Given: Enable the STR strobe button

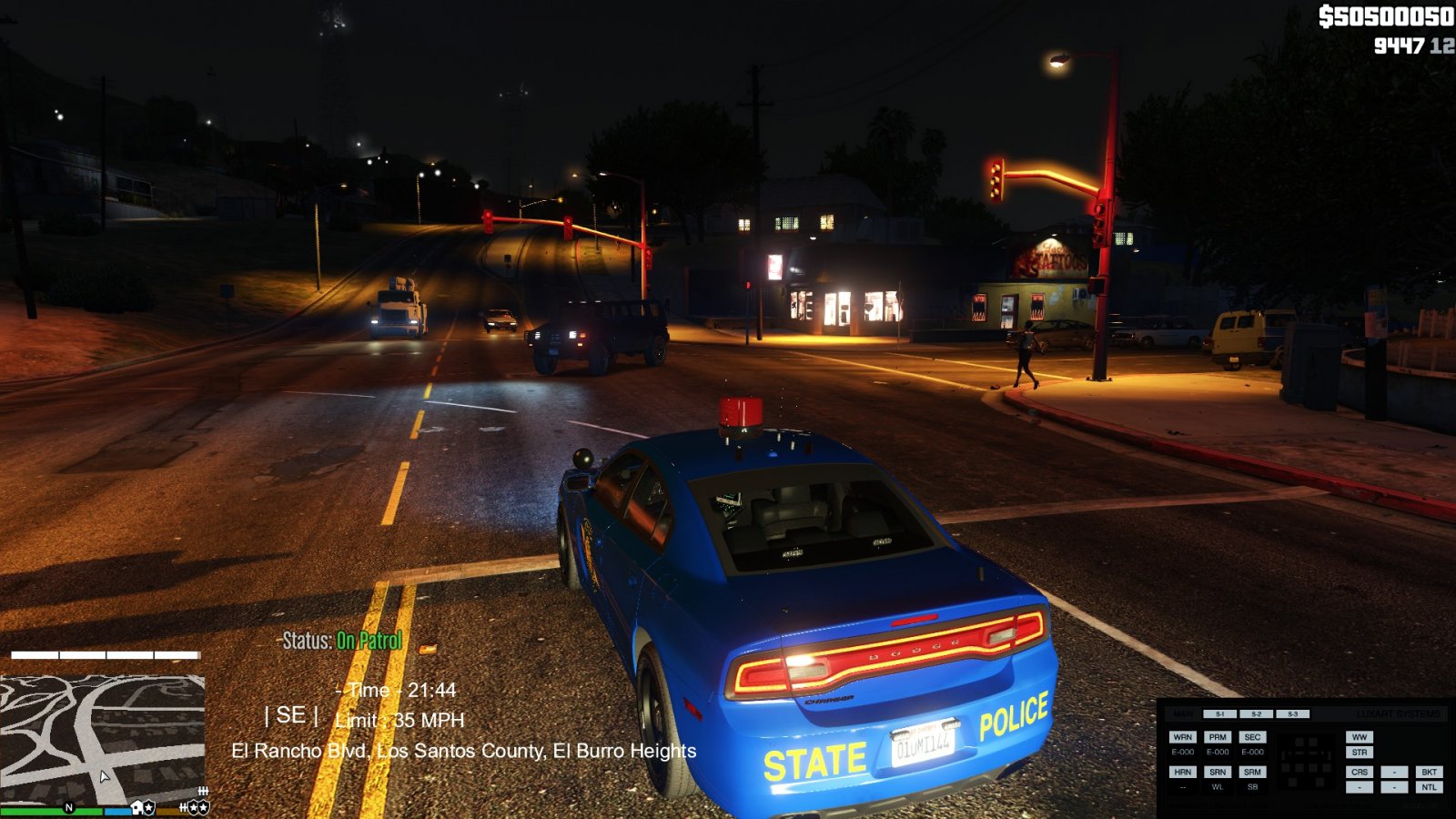Looking at the screenshot, I should (1360, 753).
